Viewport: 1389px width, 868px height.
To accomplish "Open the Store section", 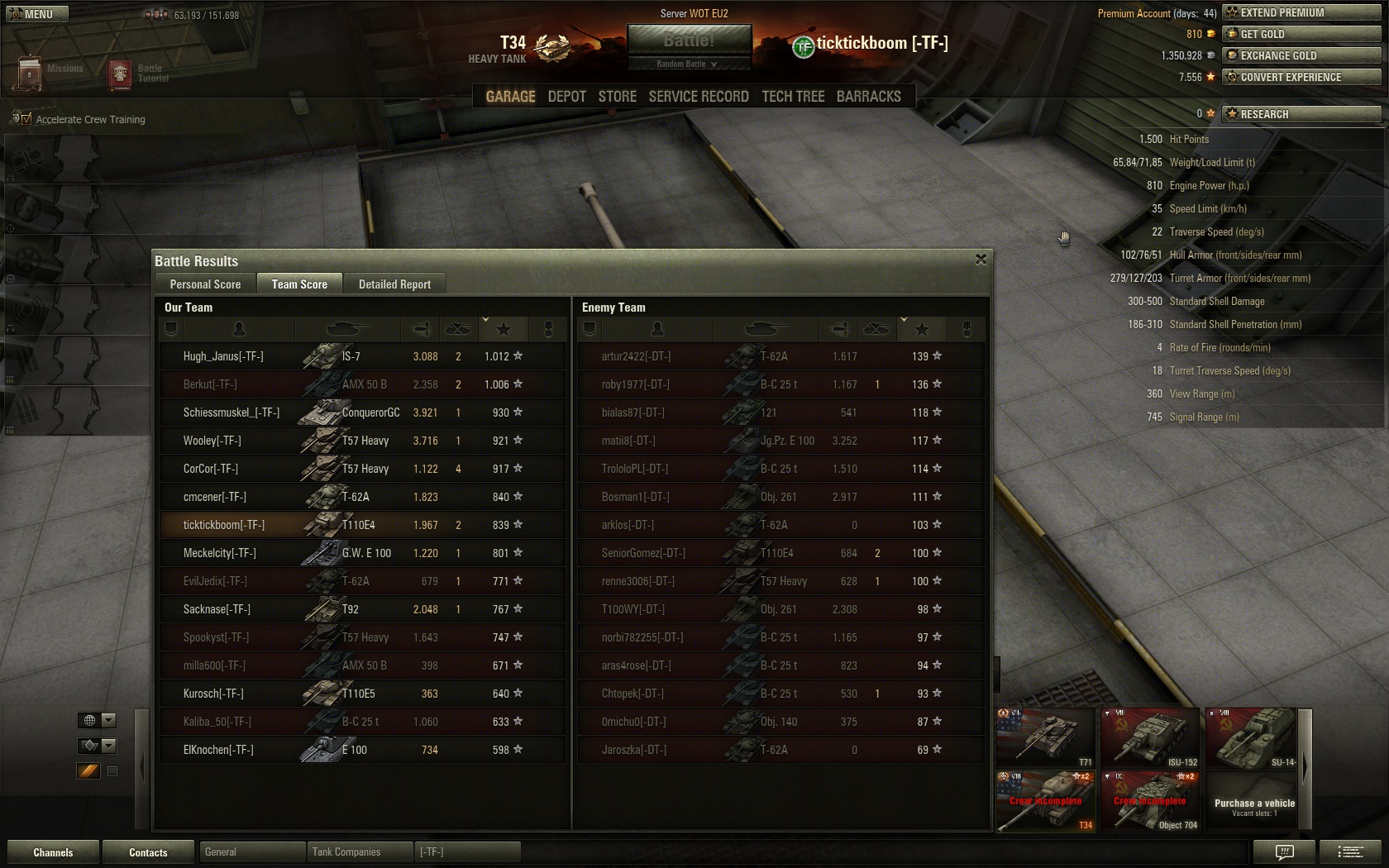I will (618, 97).
